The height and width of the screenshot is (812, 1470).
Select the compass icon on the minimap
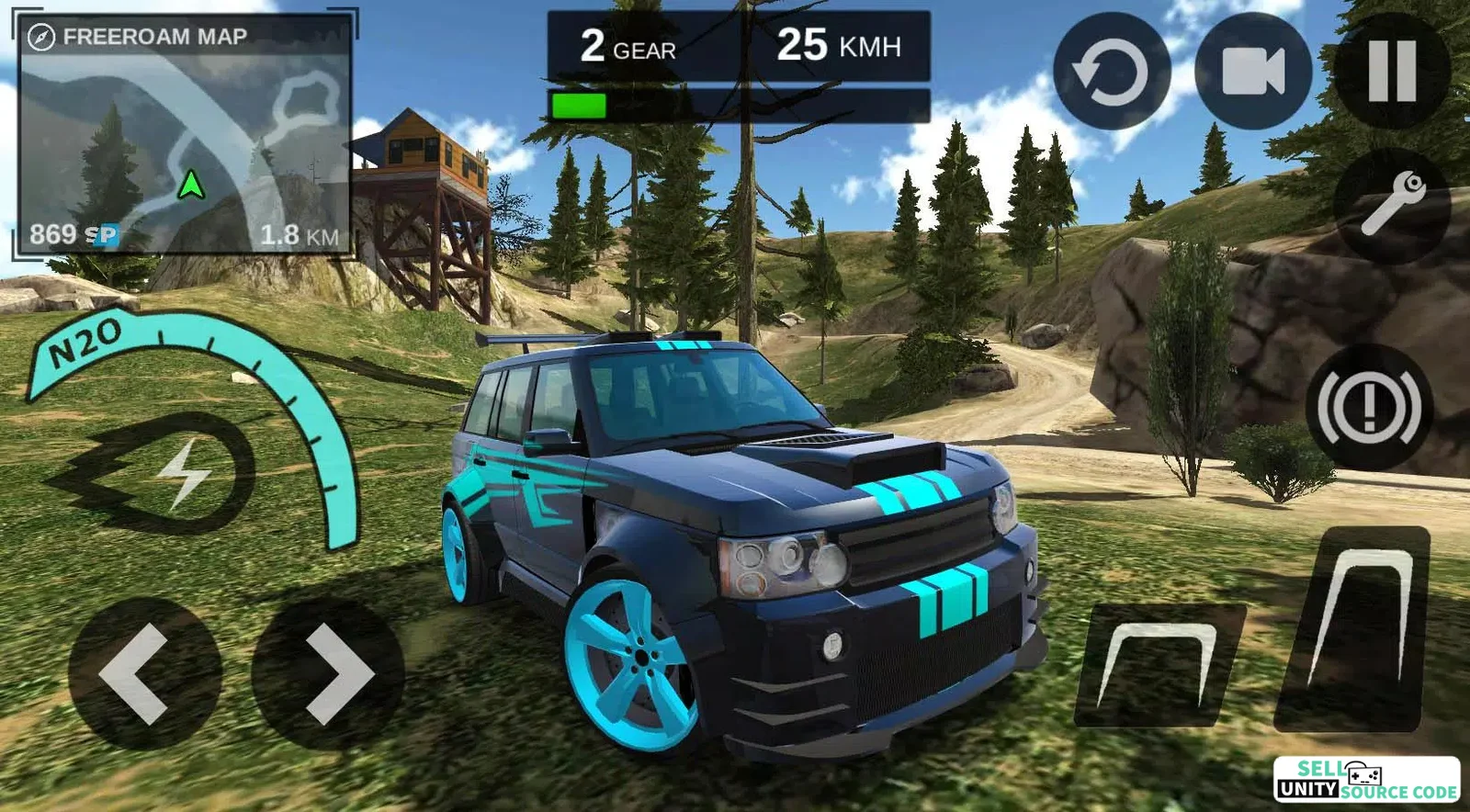click(40, 37)
